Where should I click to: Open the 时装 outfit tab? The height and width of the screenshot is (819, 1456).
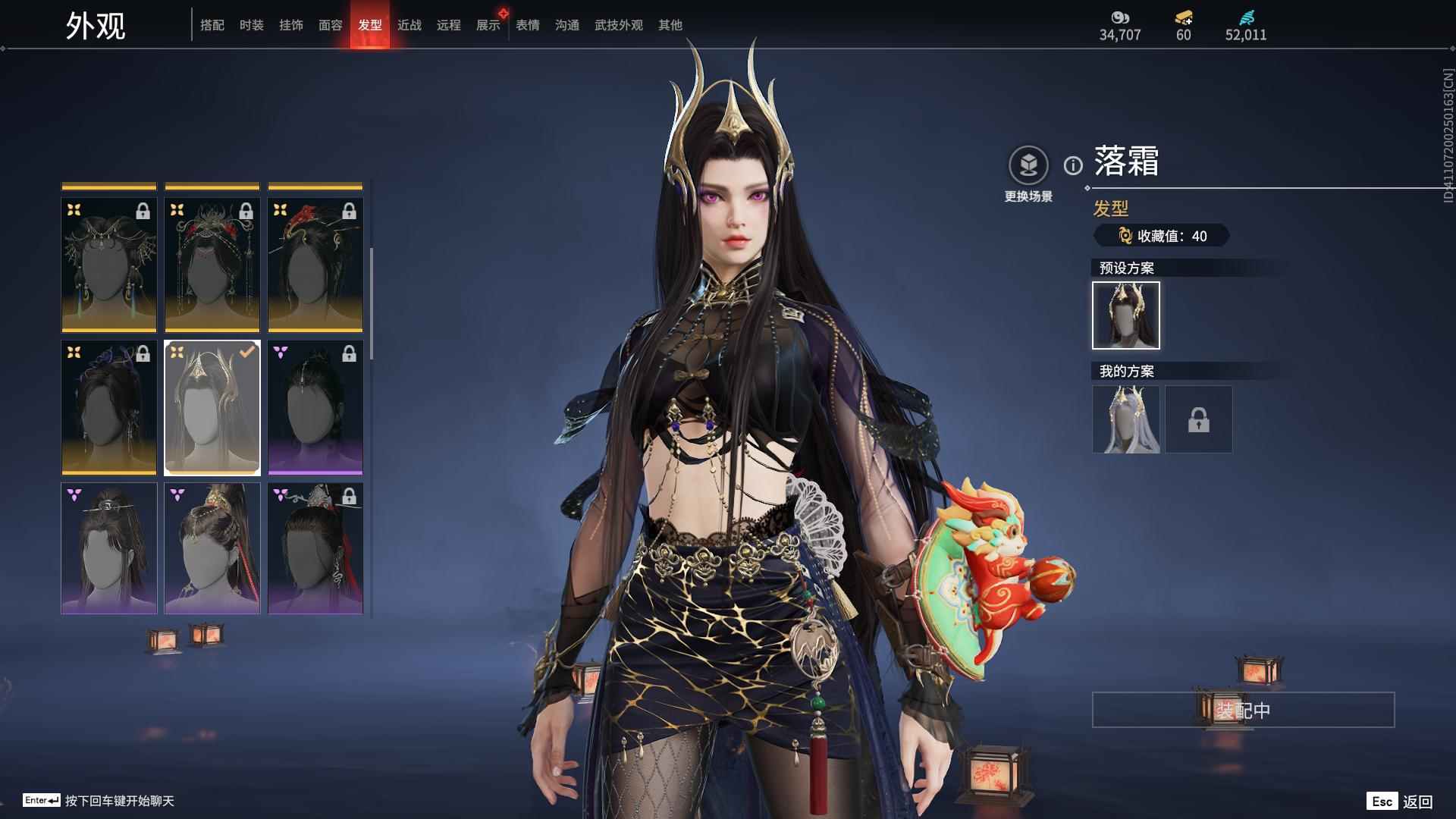tap(252, 25)
